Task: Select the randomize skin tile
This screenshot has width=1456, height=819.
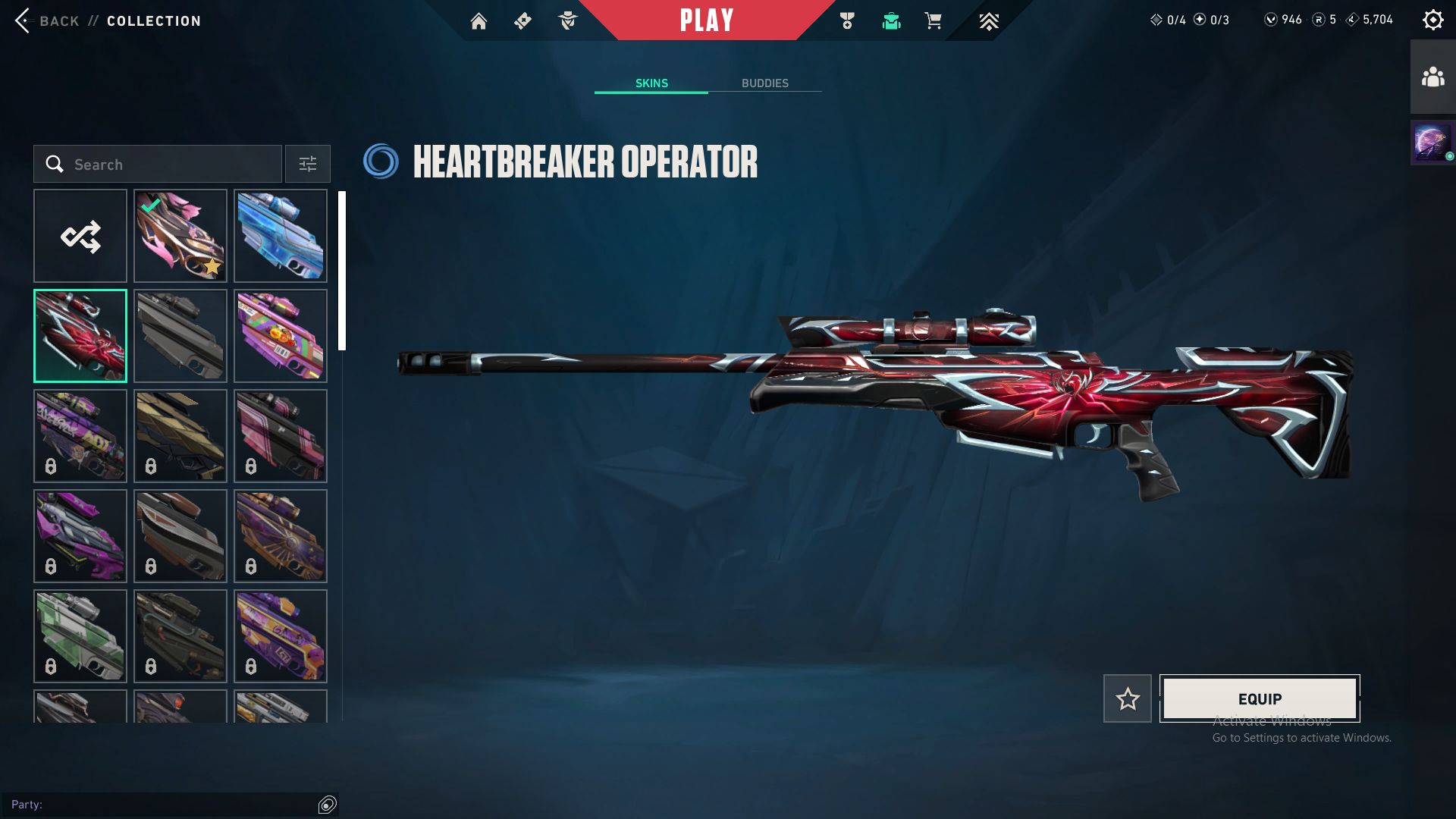Action: point(80,236)
